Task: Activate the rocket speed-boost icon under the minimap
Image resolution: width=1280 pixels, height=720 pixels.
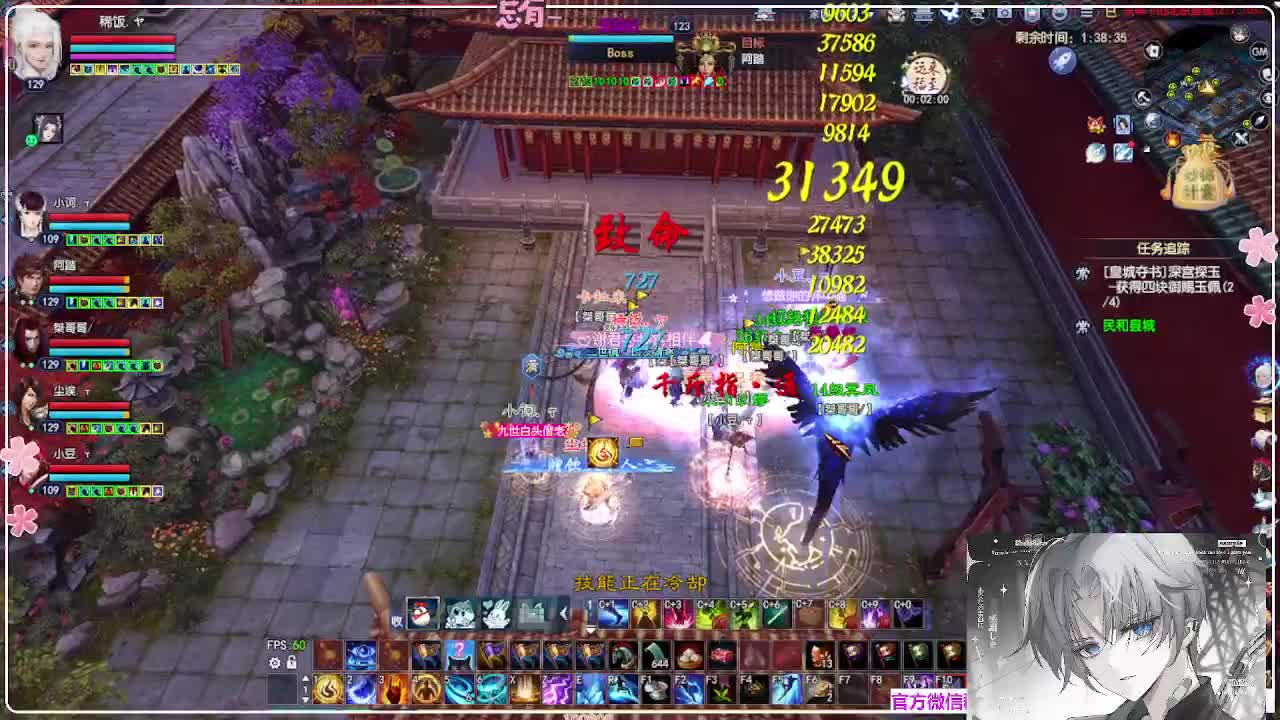Action: pyautogui.click(x=1063, y=61)
